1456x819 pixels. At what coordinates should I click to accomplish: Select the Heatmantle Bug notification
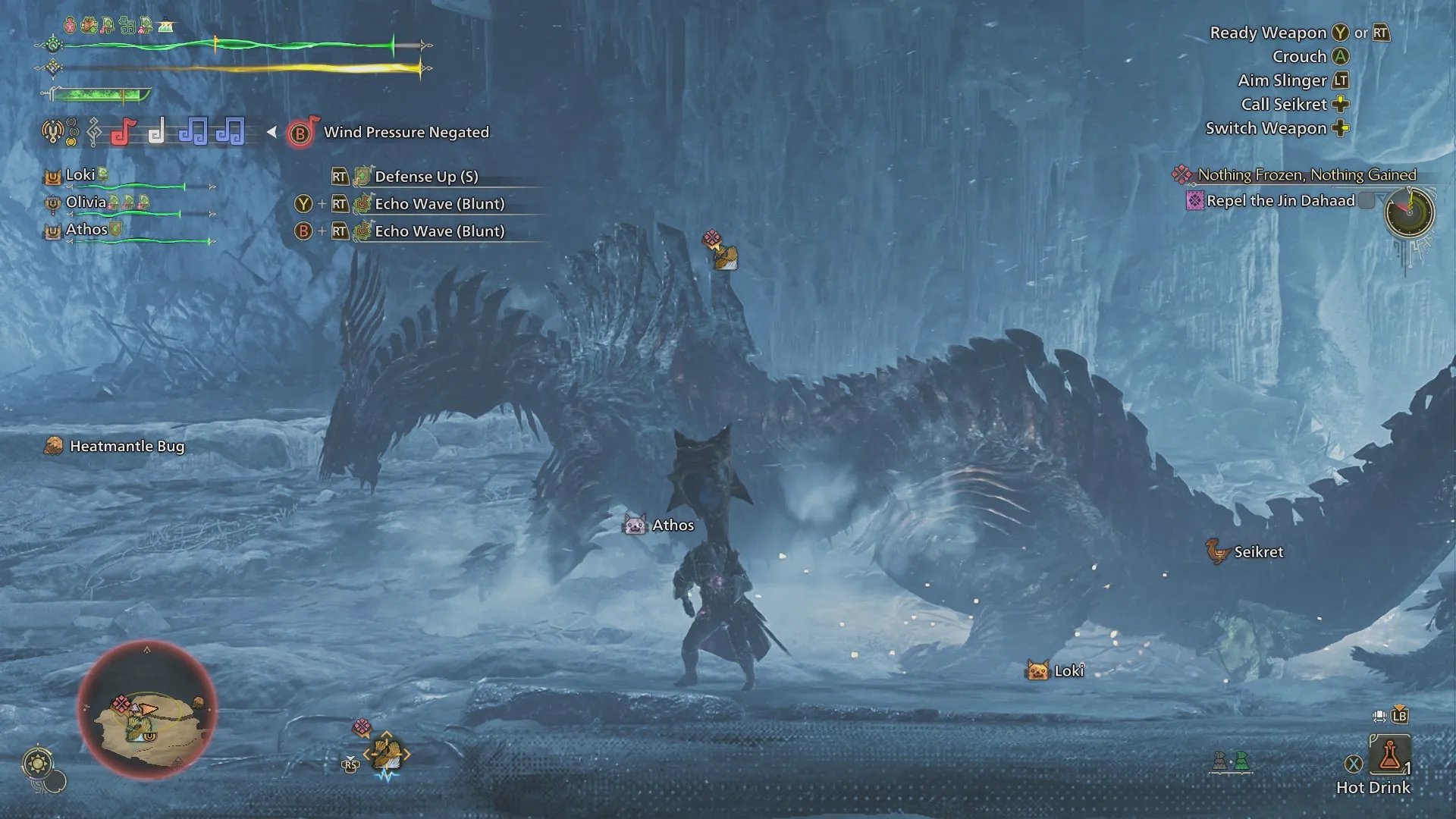(127, 447)
